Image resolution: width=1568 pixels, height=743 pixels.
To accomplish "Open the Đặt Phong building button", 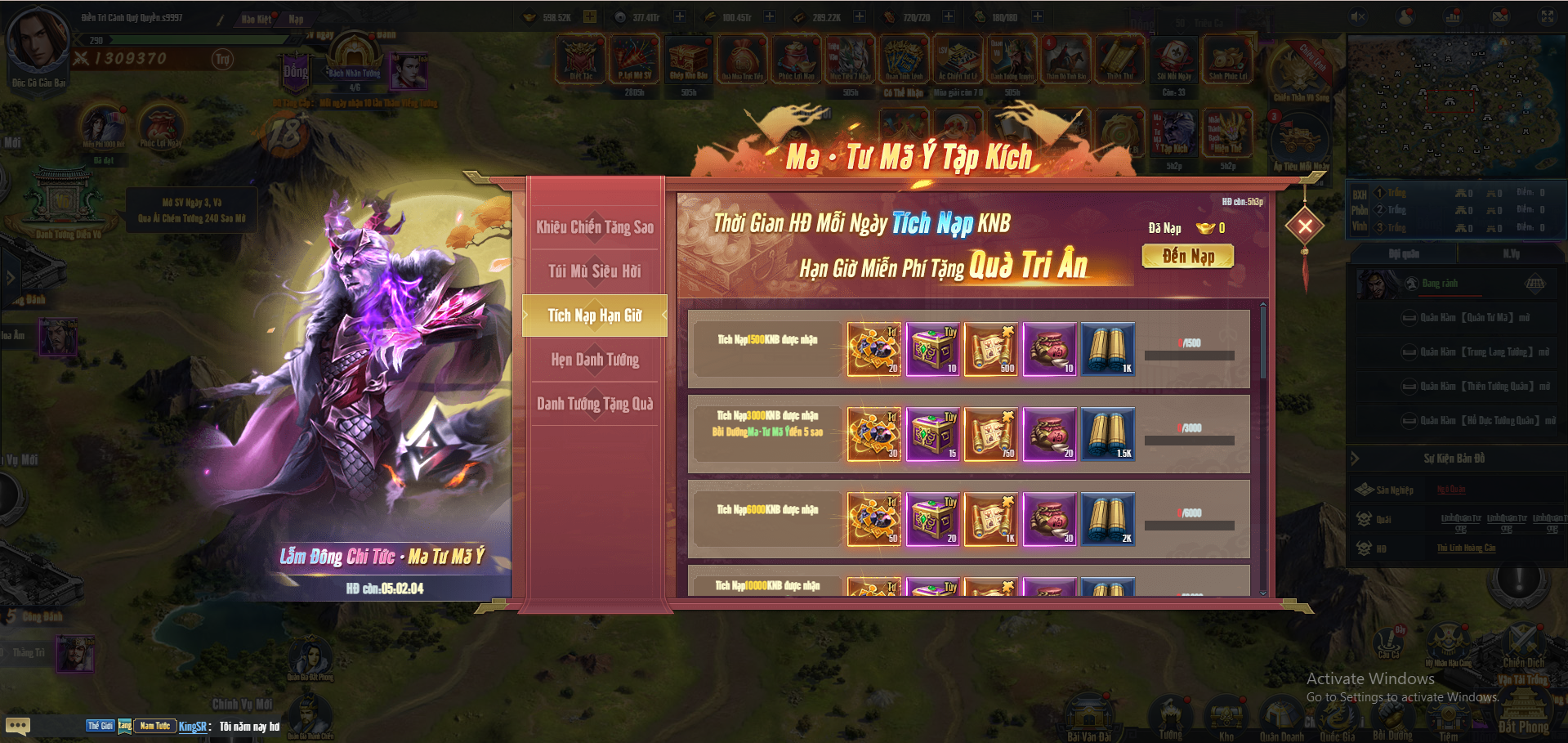I will click(x=1524, y=709).
